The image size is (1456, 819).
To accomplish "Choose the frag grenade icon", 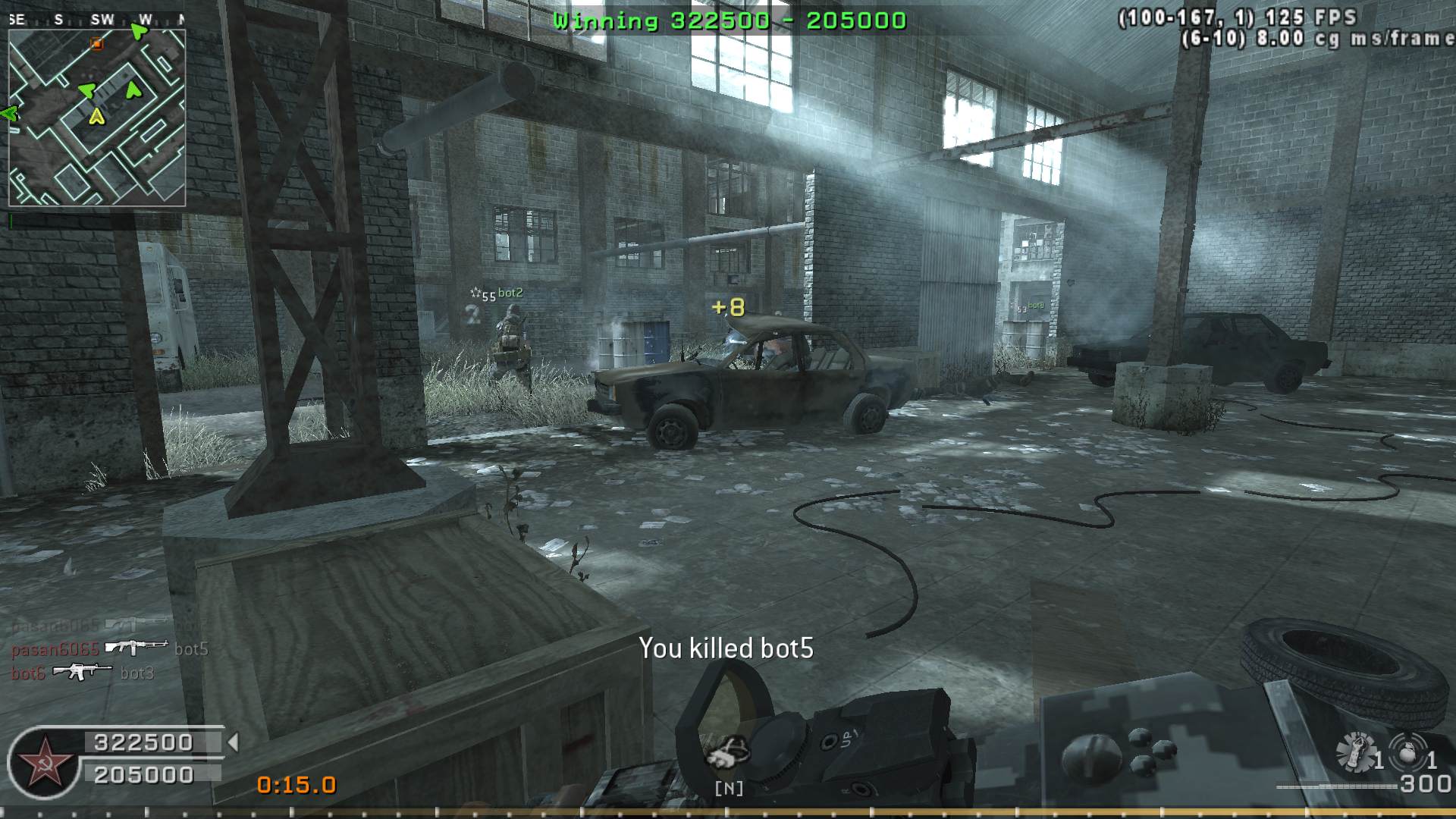I will 1407,753.
